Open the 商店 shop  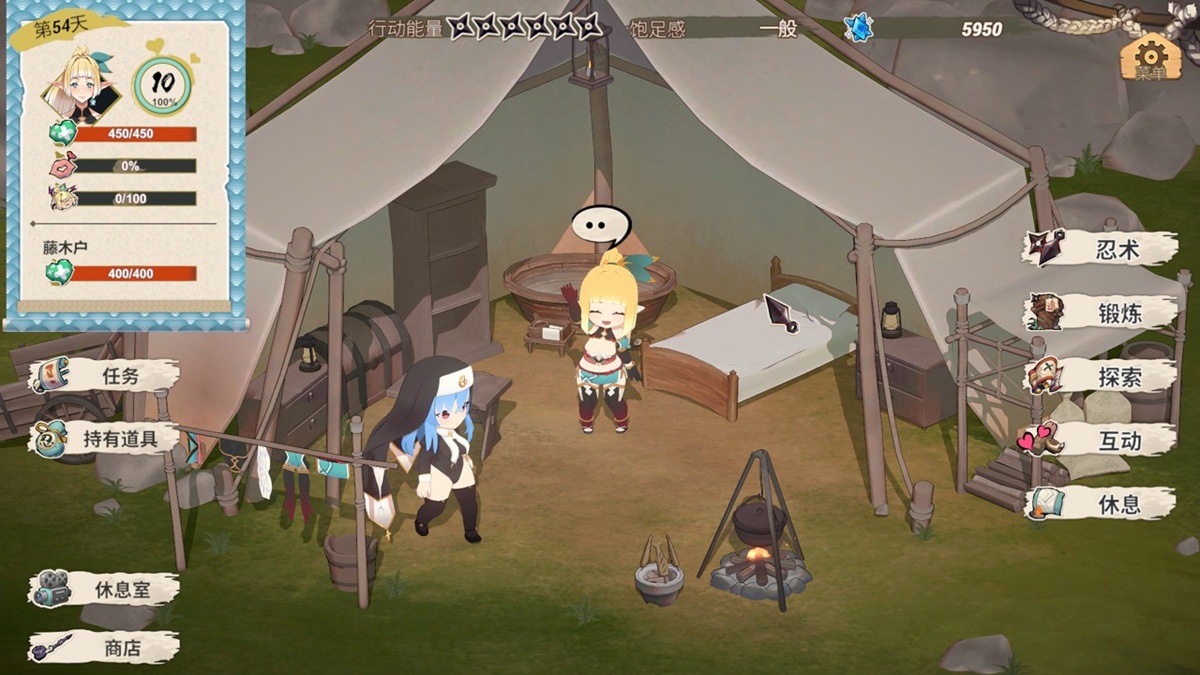pyautogui.click(x=105, y=648)
